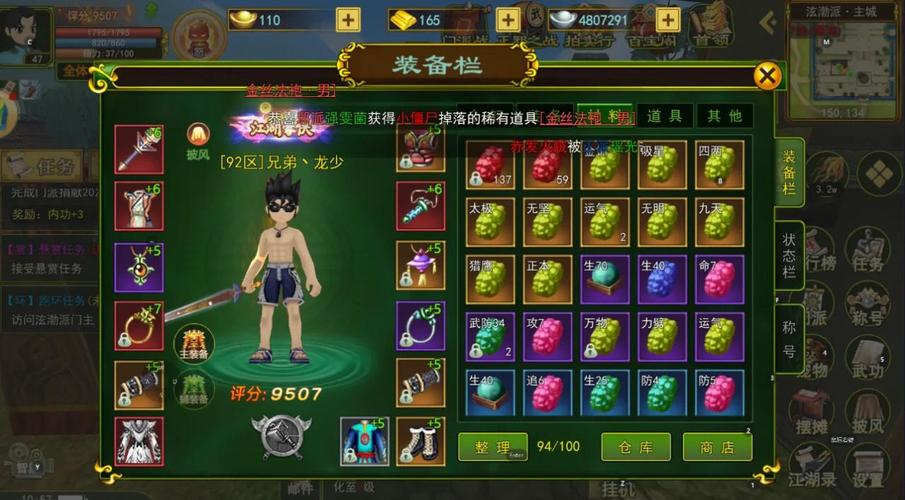Select the 武防34 locked material slot

[x=491, y=336]
